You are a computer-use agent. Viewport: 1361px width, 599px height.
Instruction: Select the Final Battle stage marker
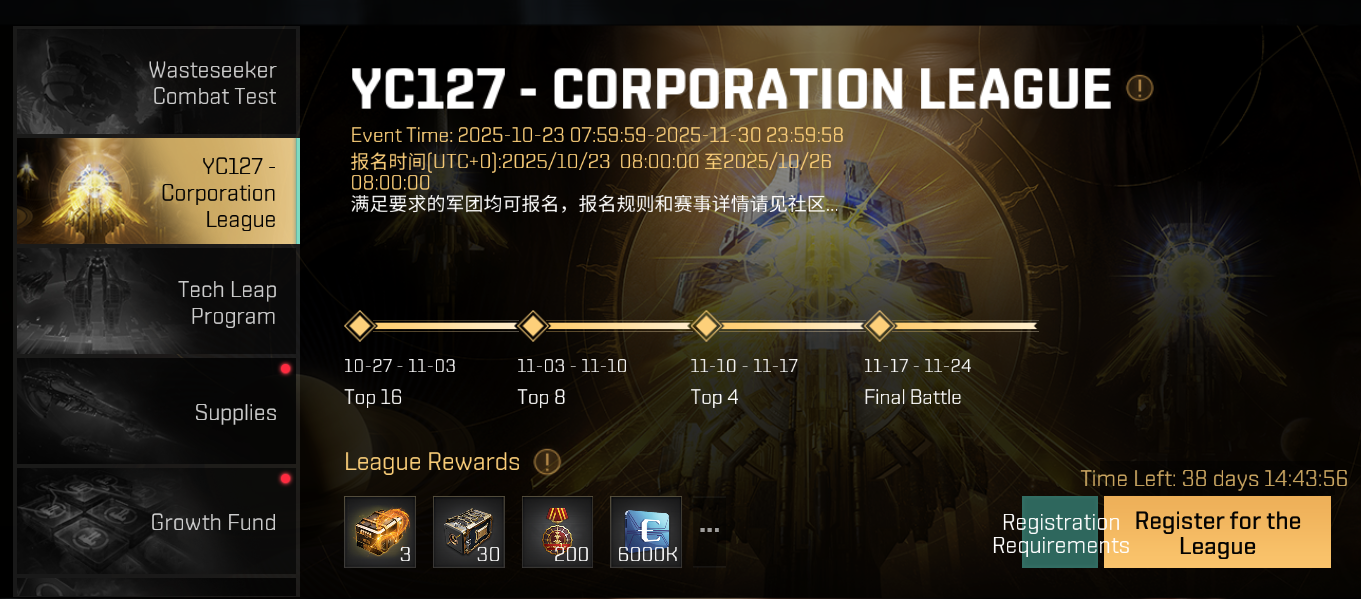pos(879,326)
